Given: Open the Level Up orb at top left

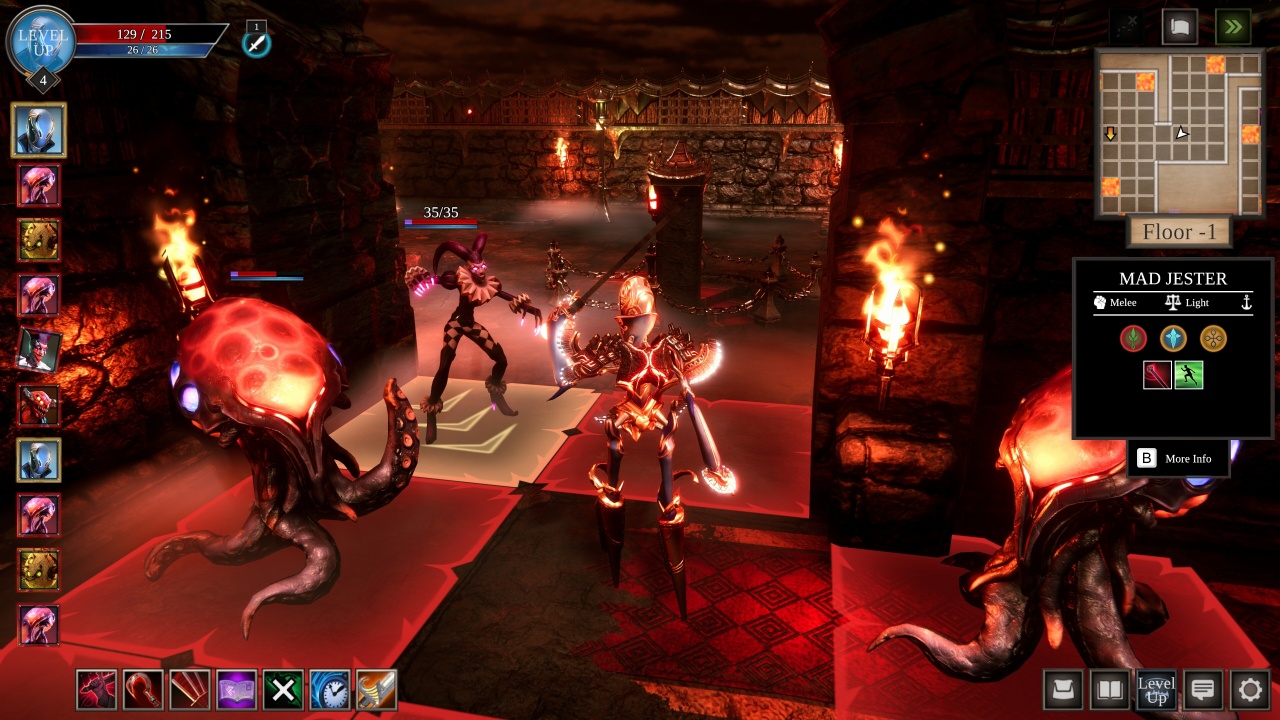Looking at the screenshot, I should pos(42,41).
